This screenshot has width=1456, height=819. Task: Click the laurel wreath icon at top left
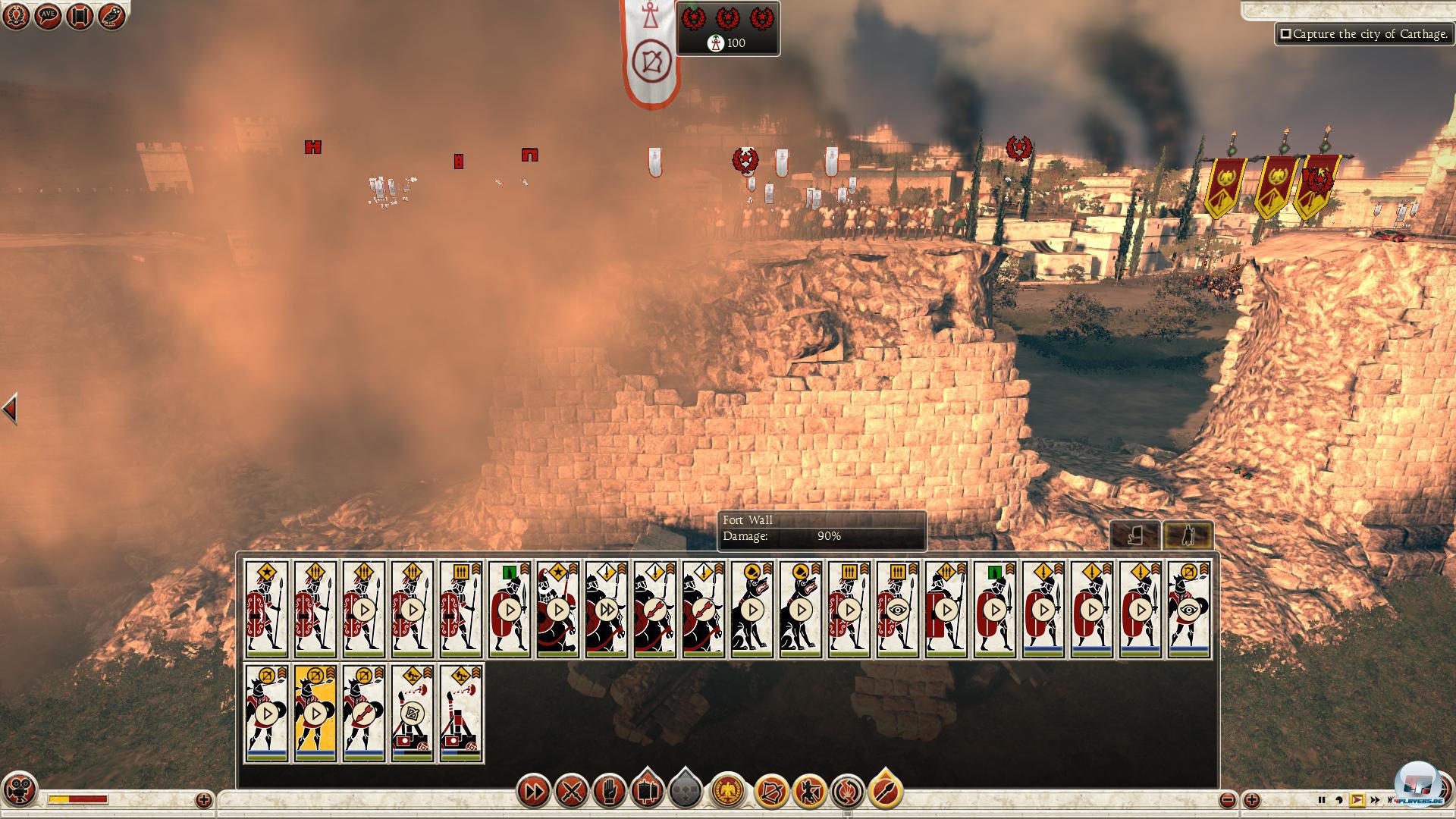tap(16, 16)
